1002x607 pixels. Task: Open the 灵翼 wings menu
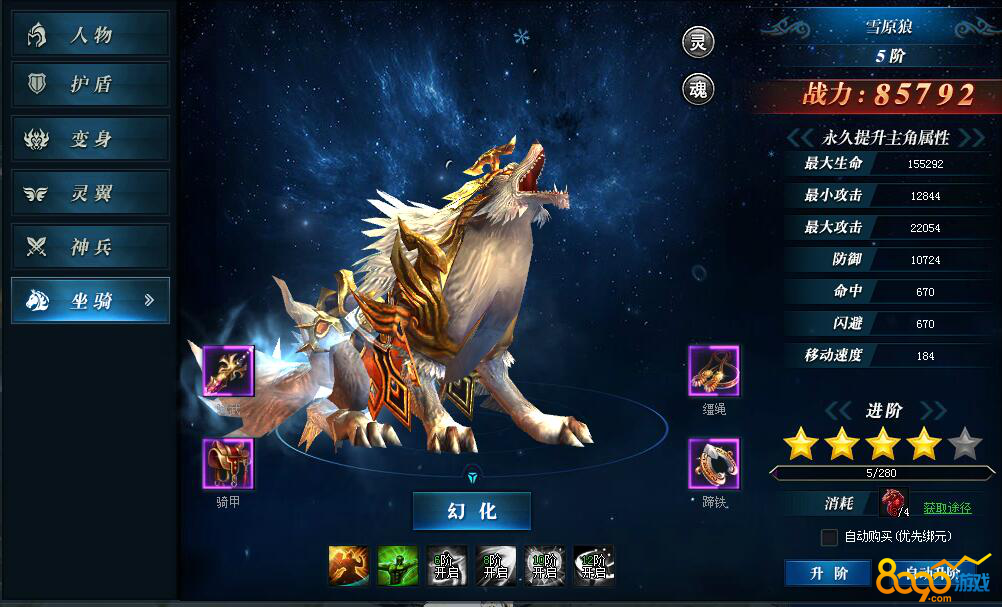pyautogui.click(x=90, y=193)
